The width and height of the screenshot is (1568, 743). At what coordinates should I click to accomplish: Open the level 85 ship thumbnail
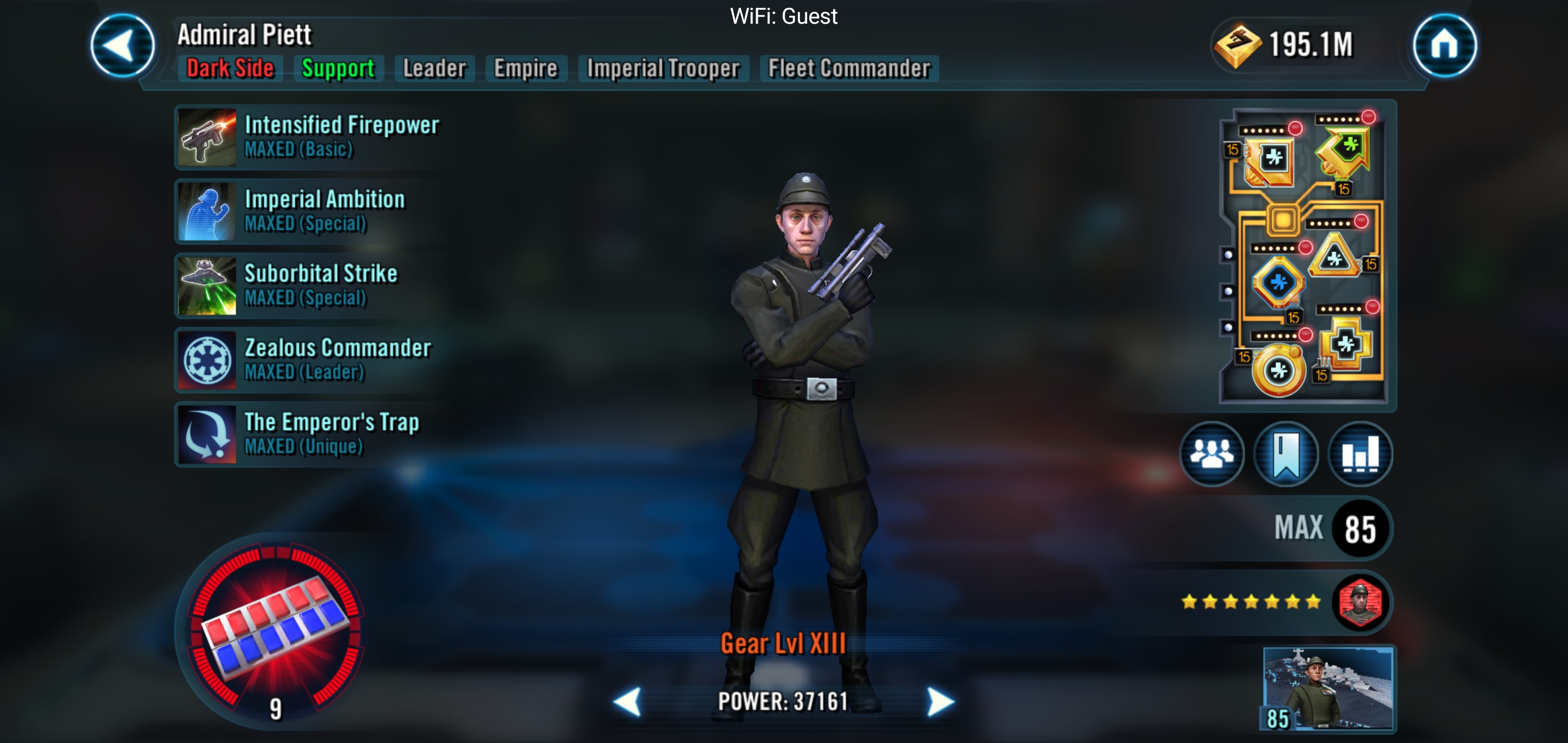[1328, 688]
